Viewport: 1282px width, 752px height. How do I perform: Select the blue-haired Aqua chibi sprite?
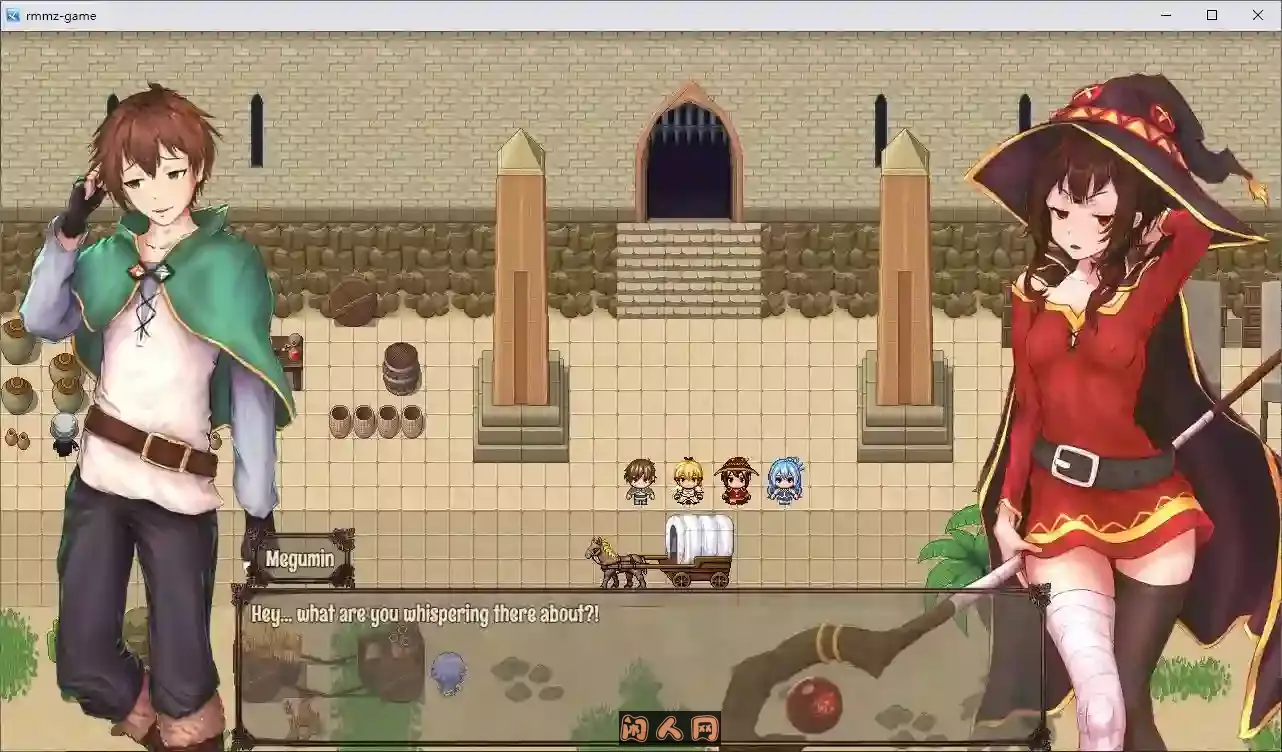[784, 478]
